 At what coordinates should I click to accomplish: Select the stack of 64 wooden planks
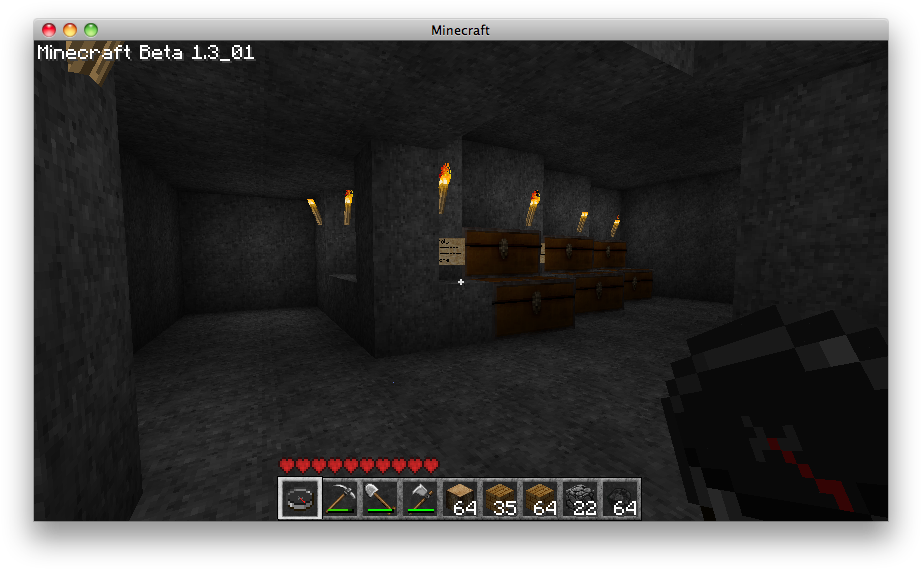tap(540, 498)
